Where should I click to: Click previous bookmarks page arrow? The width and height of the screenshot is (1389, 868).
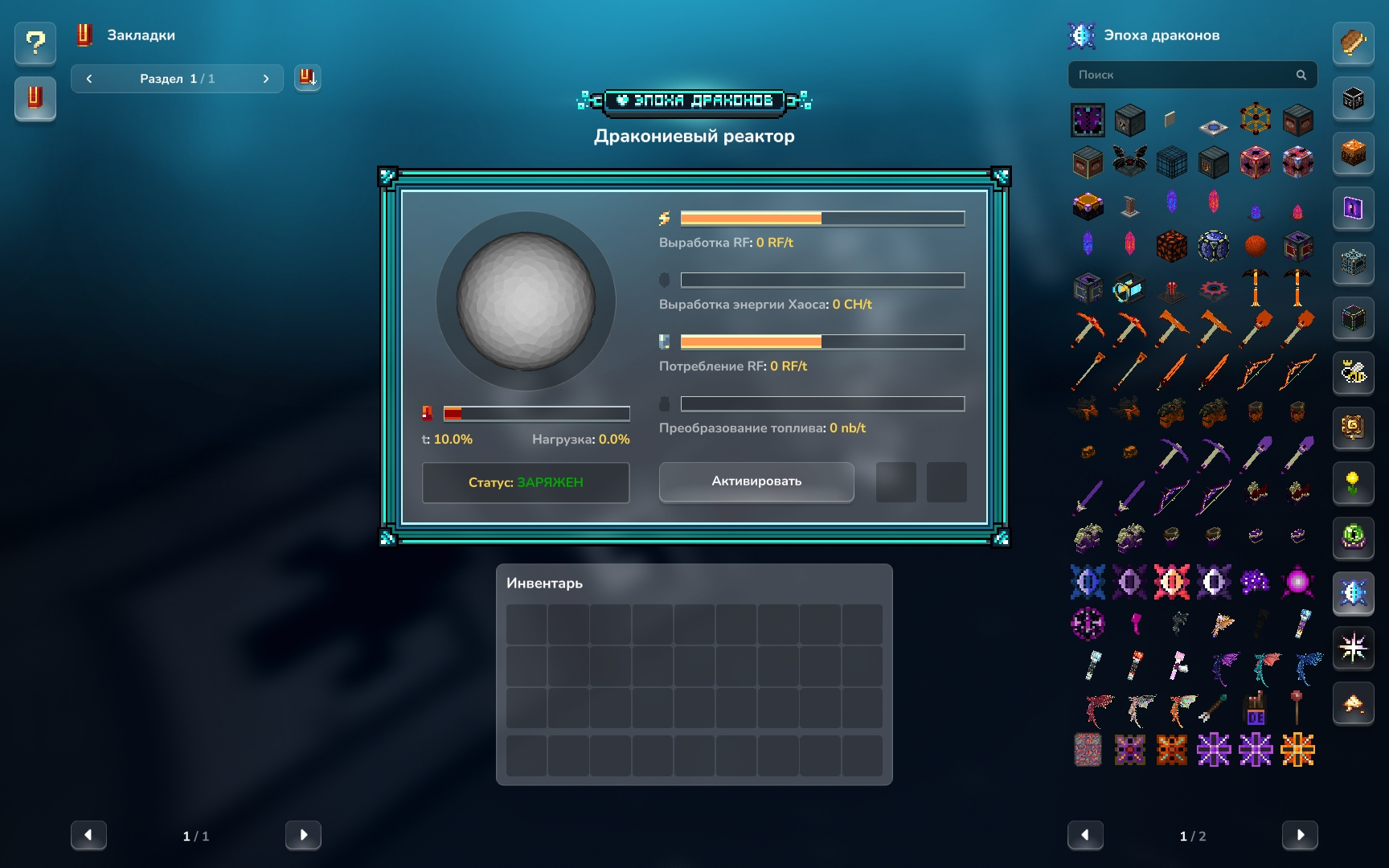point(88,835)
